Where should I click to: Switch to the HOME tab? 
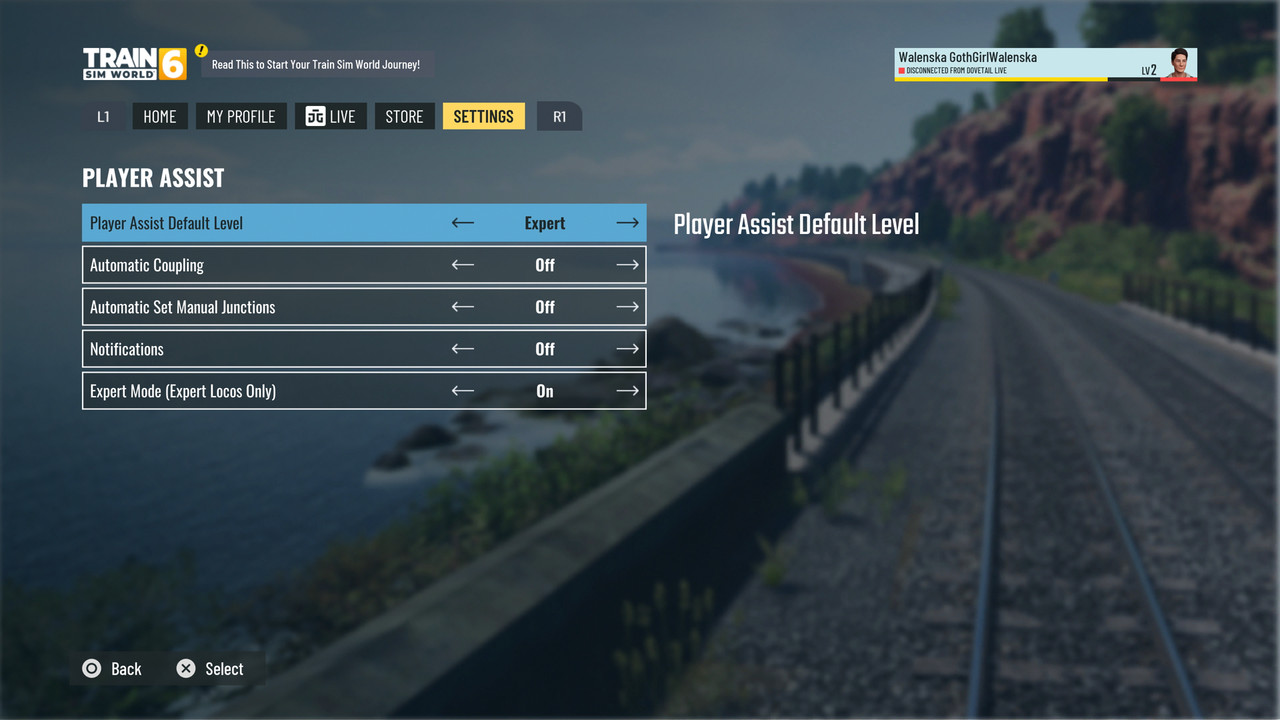[159, 116]
